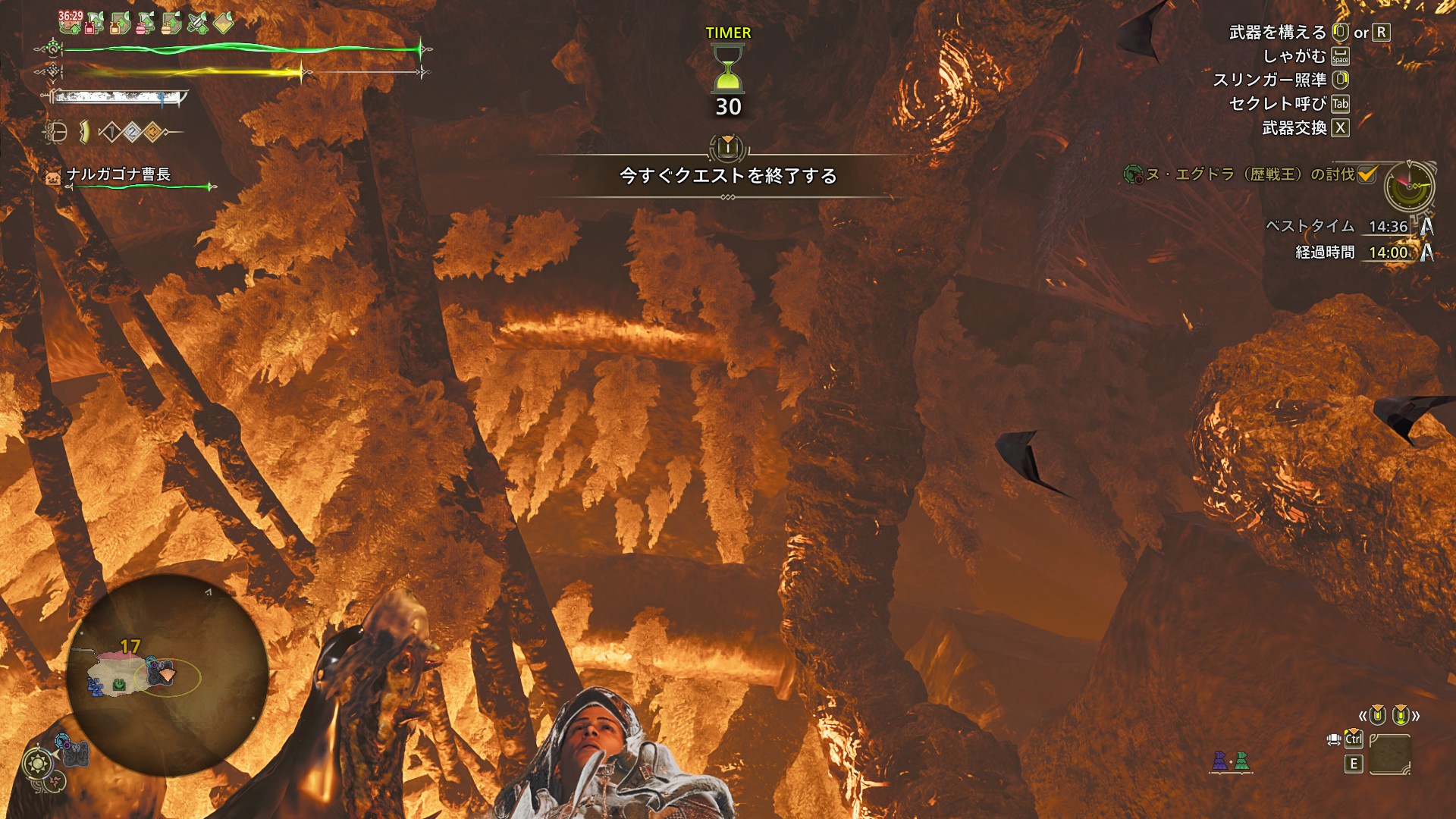Select the buff icon with the 36:29 timer
Viewport: 1456px width, 819px height.
(70, 21)
